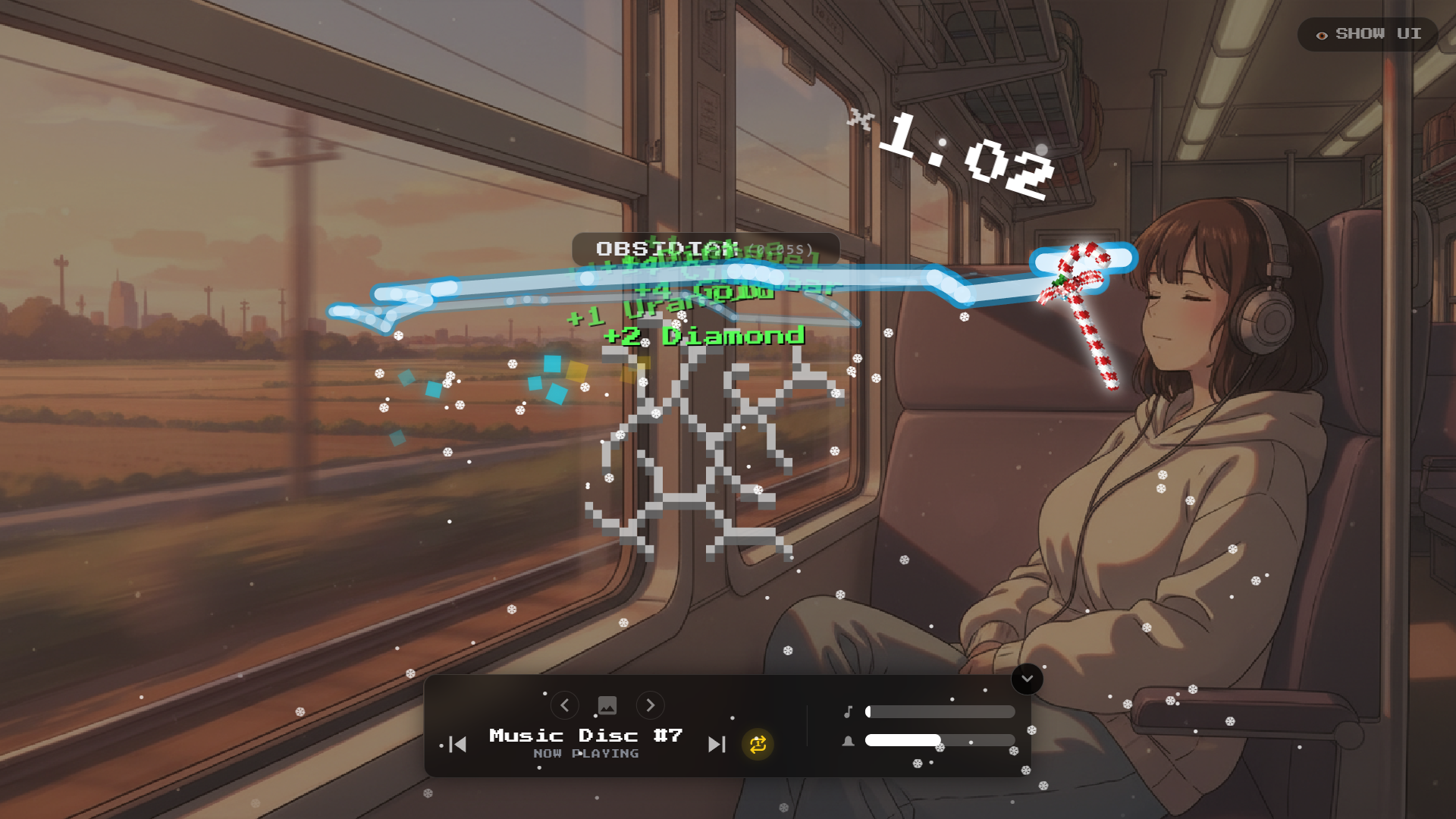
Task: Click the scene picker image icon
Action: pyautogui.click(x=607, y=705)
